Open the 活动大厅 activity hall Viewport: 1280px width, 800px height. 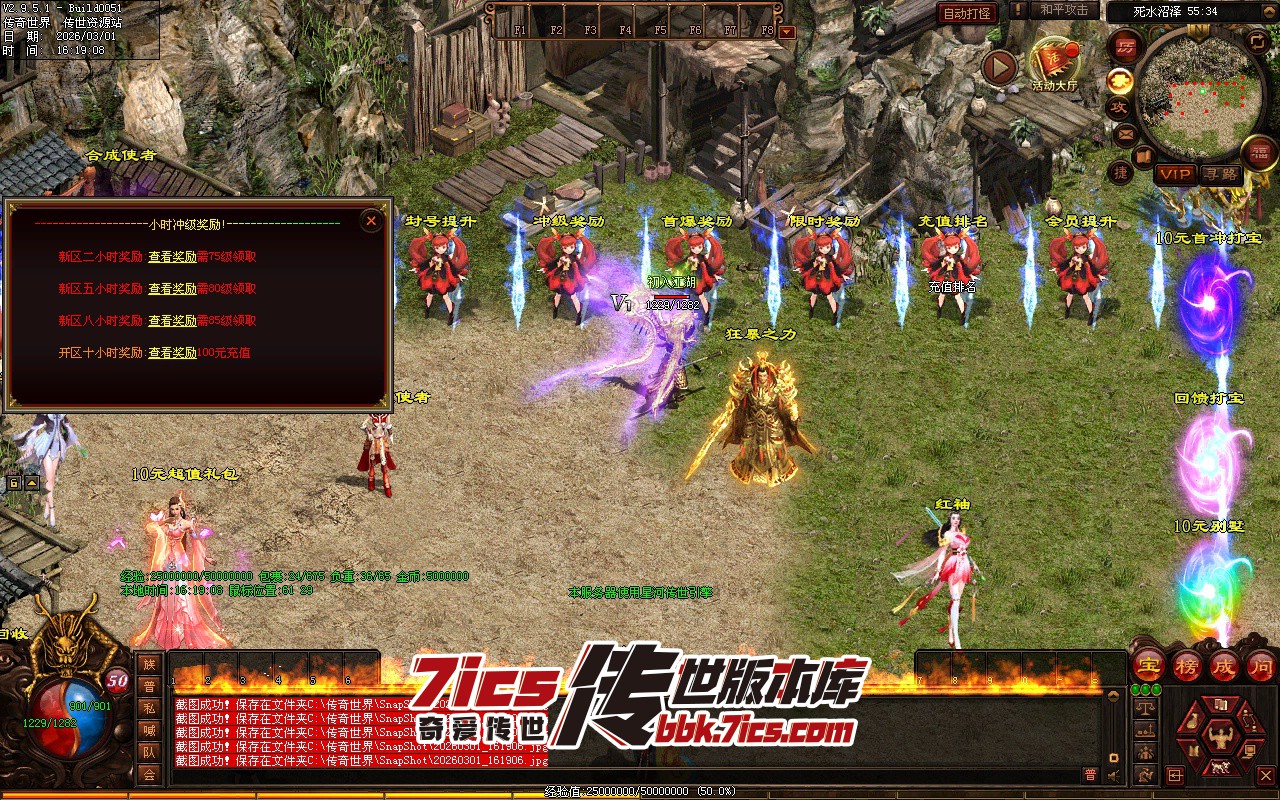[1054, 63]
